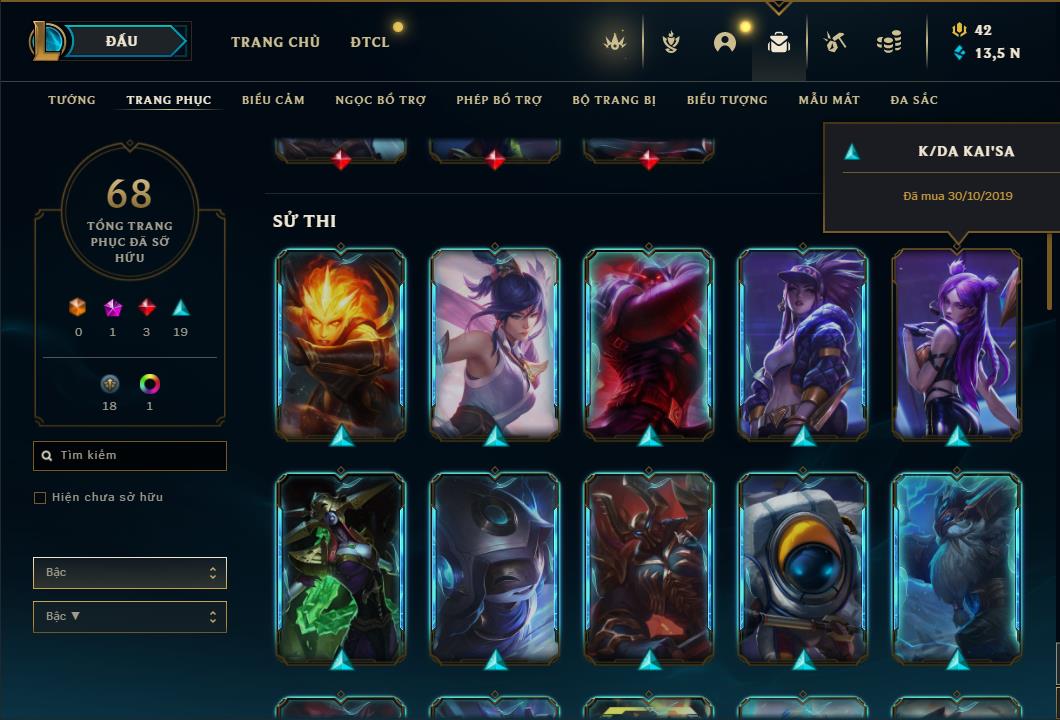Open the ĐTCL game mode
1060x720 pixels.
coord(370,42)
